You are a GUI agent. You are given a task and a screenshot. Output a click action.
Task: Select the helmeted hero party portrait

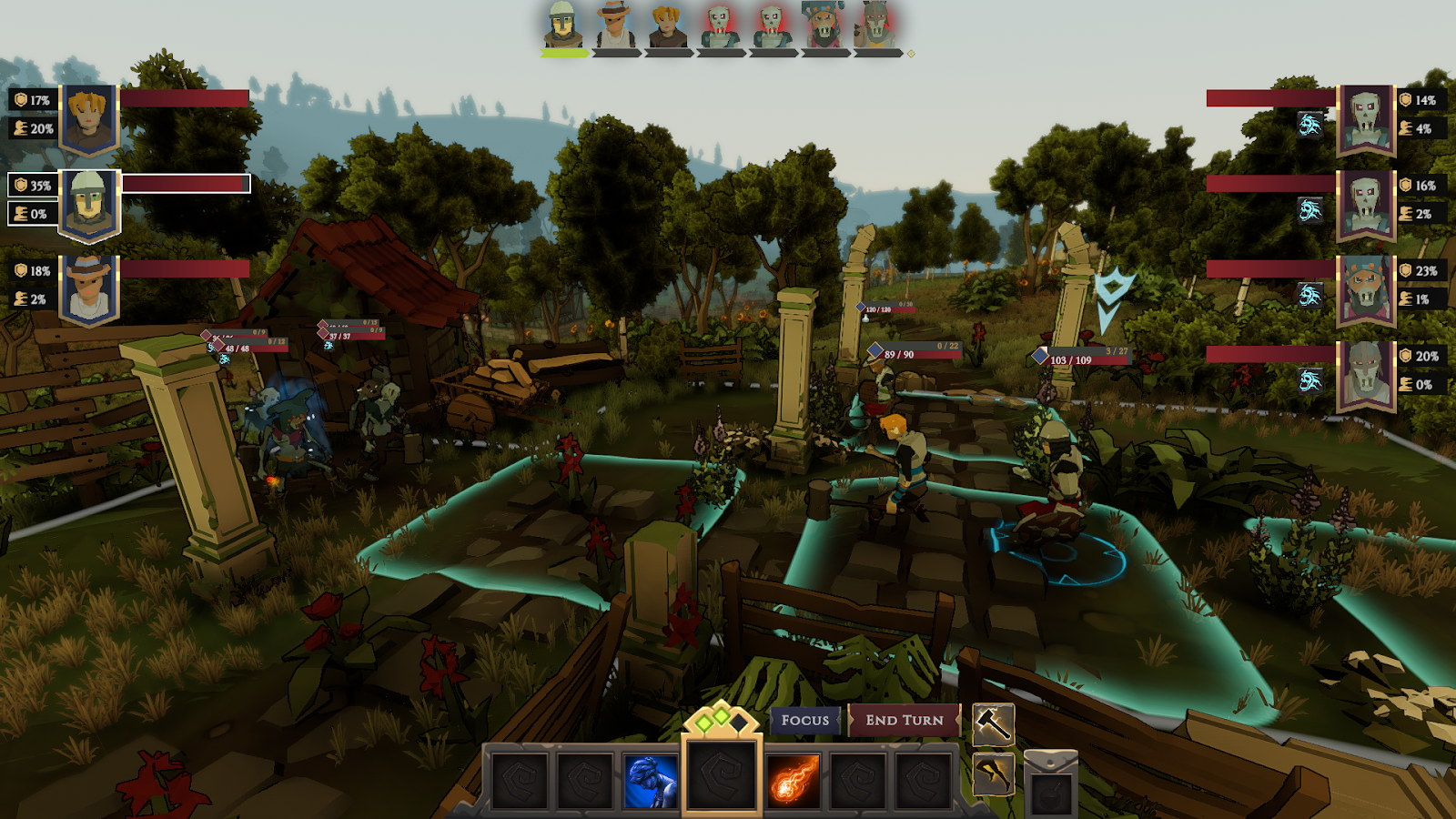point(89,203)
